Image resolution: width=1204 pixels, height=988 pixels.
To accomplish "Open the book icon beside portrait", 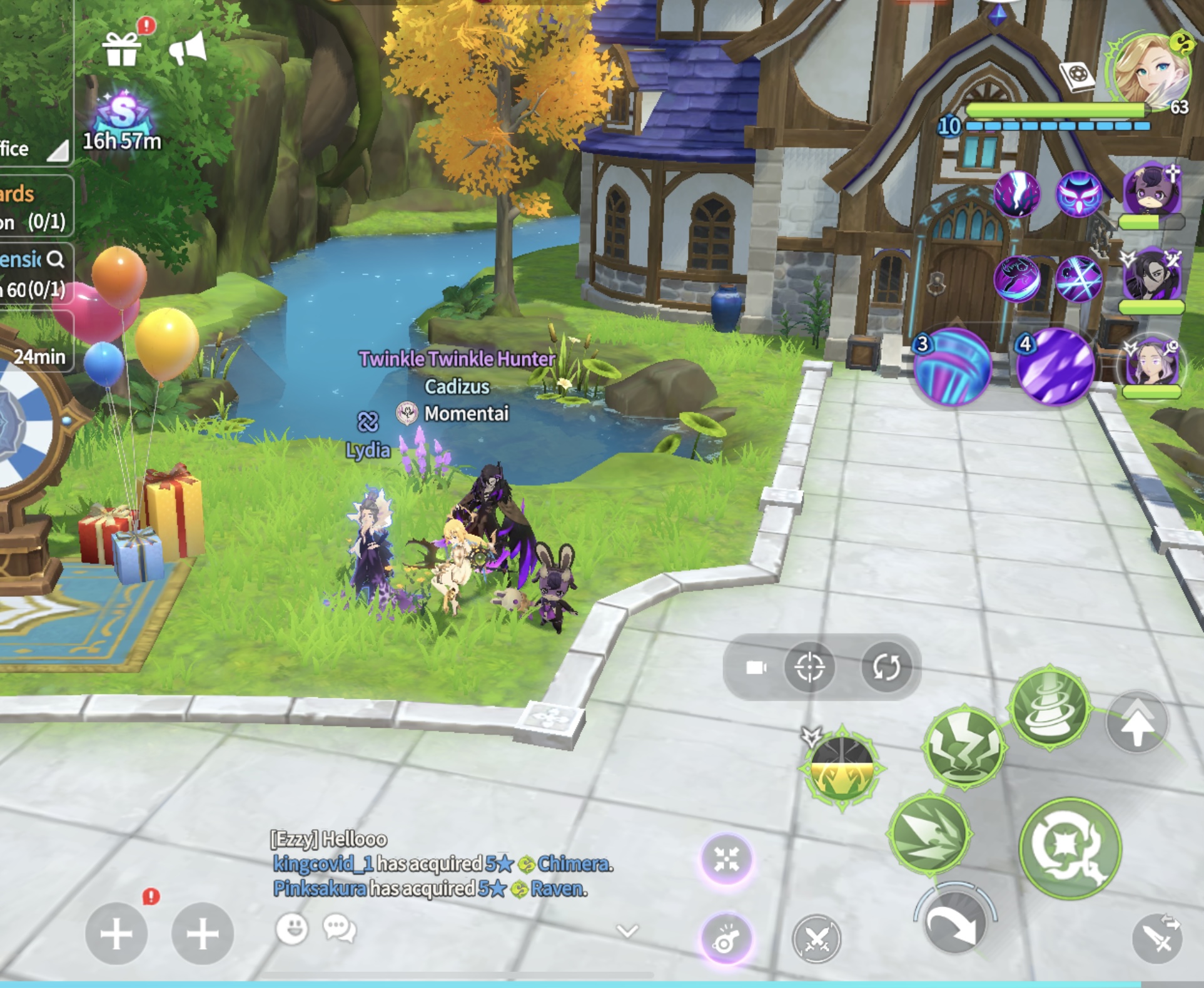I will 1077,76.
